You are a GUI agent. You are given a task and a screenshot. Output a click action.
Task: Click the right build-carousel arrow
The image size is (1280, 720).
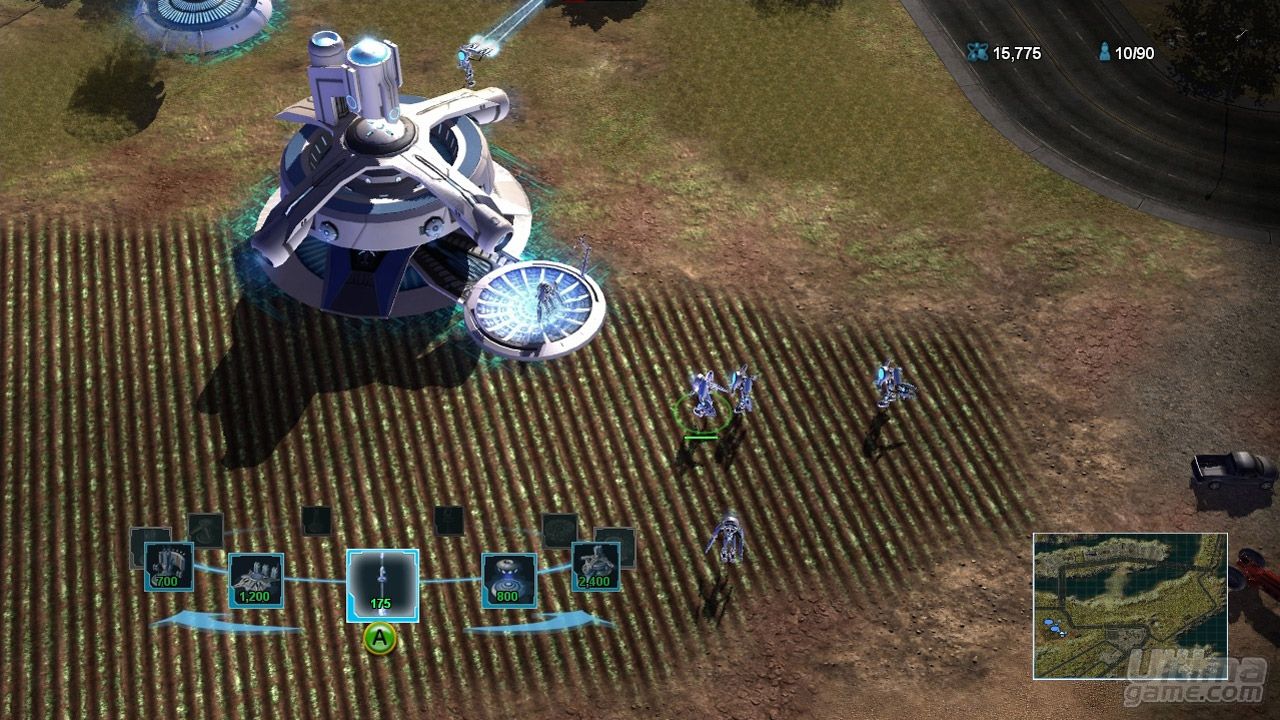tap(540, 624)
